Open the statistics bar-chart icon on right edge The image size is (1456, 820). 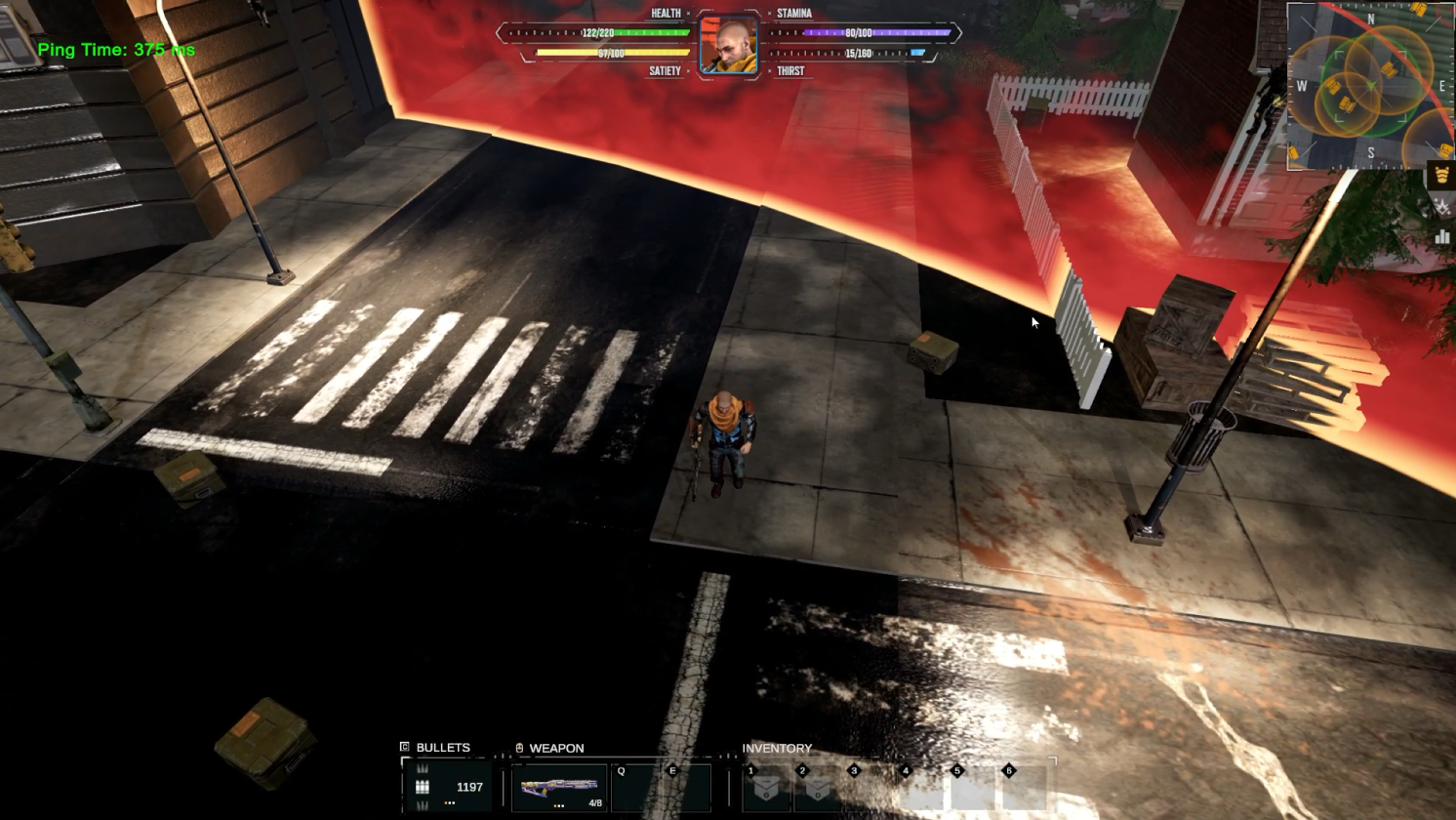click(1441, 236)
